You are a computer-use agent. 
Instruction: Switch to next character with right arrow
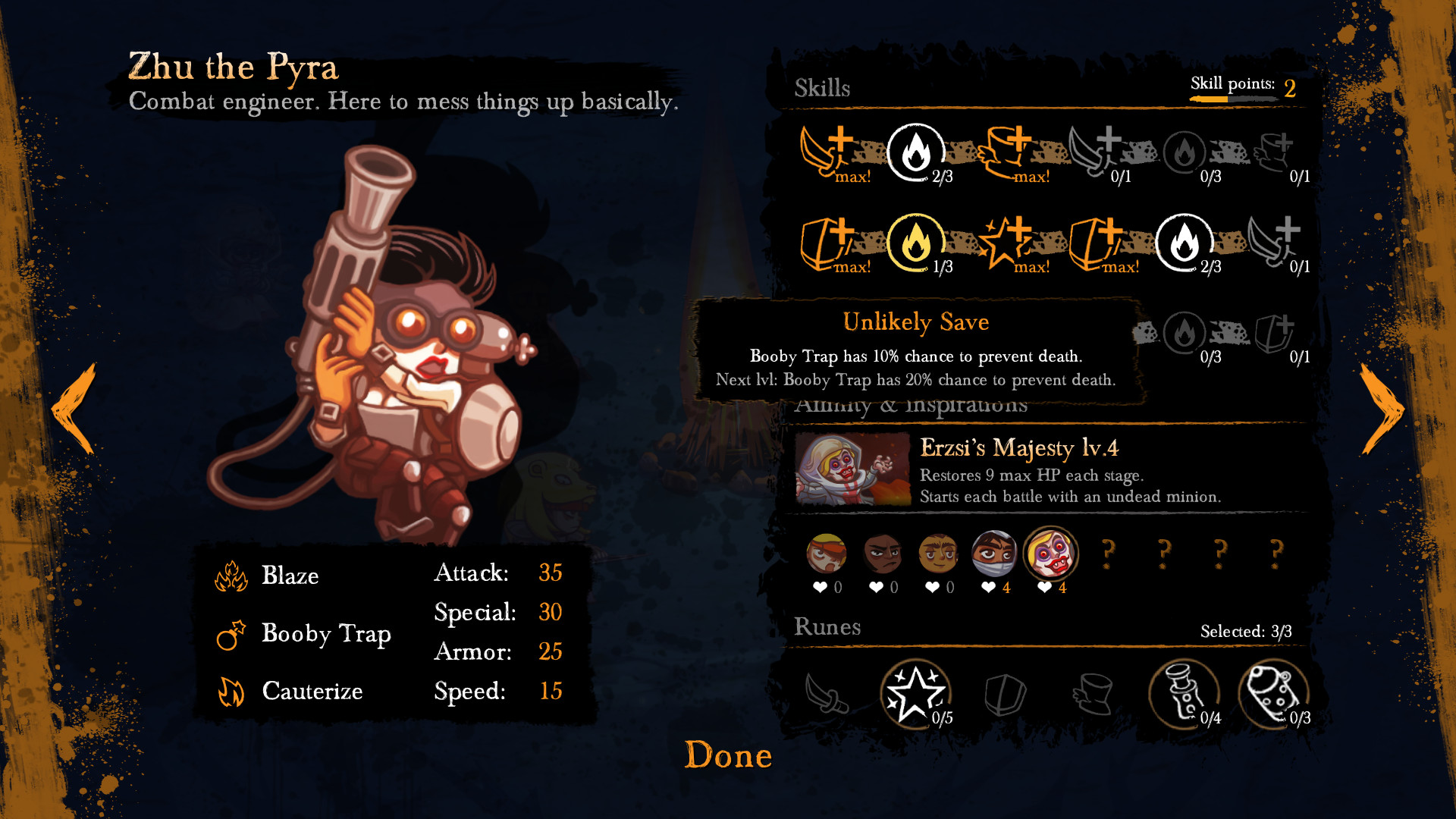[x=1382, y=409]
